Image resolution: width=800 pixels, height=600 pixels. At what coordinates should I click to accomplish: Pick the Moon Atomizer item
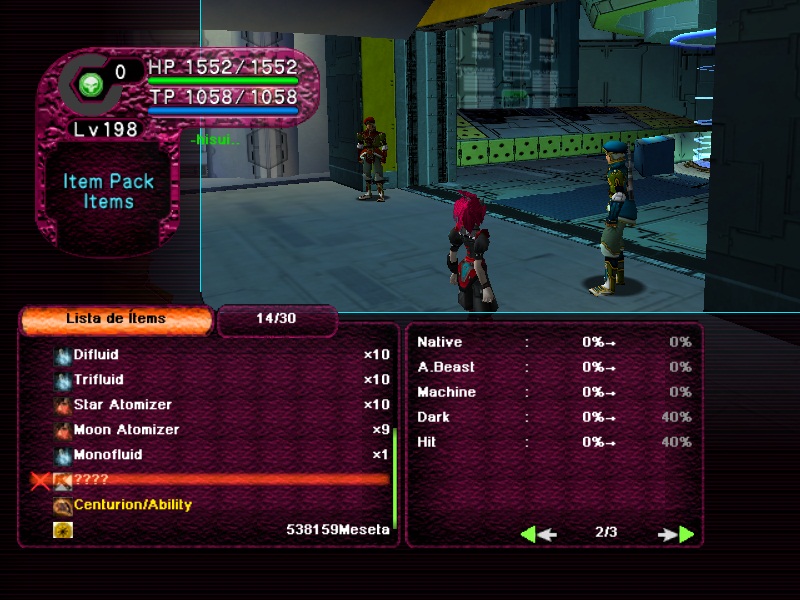(x=126, y=430)
